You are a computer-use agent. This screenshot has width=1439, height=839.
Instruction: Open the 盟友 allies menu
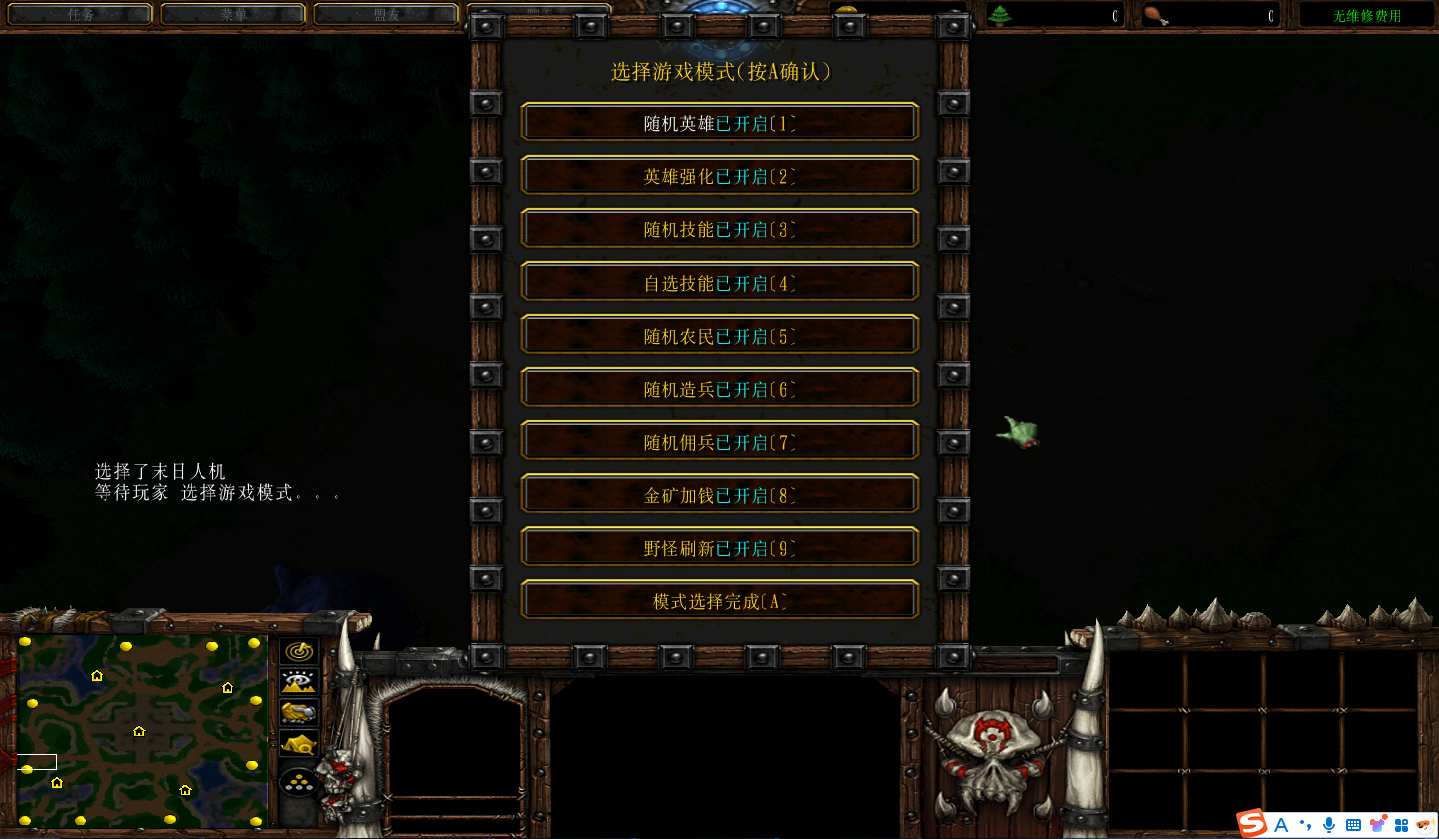point(386,14)
